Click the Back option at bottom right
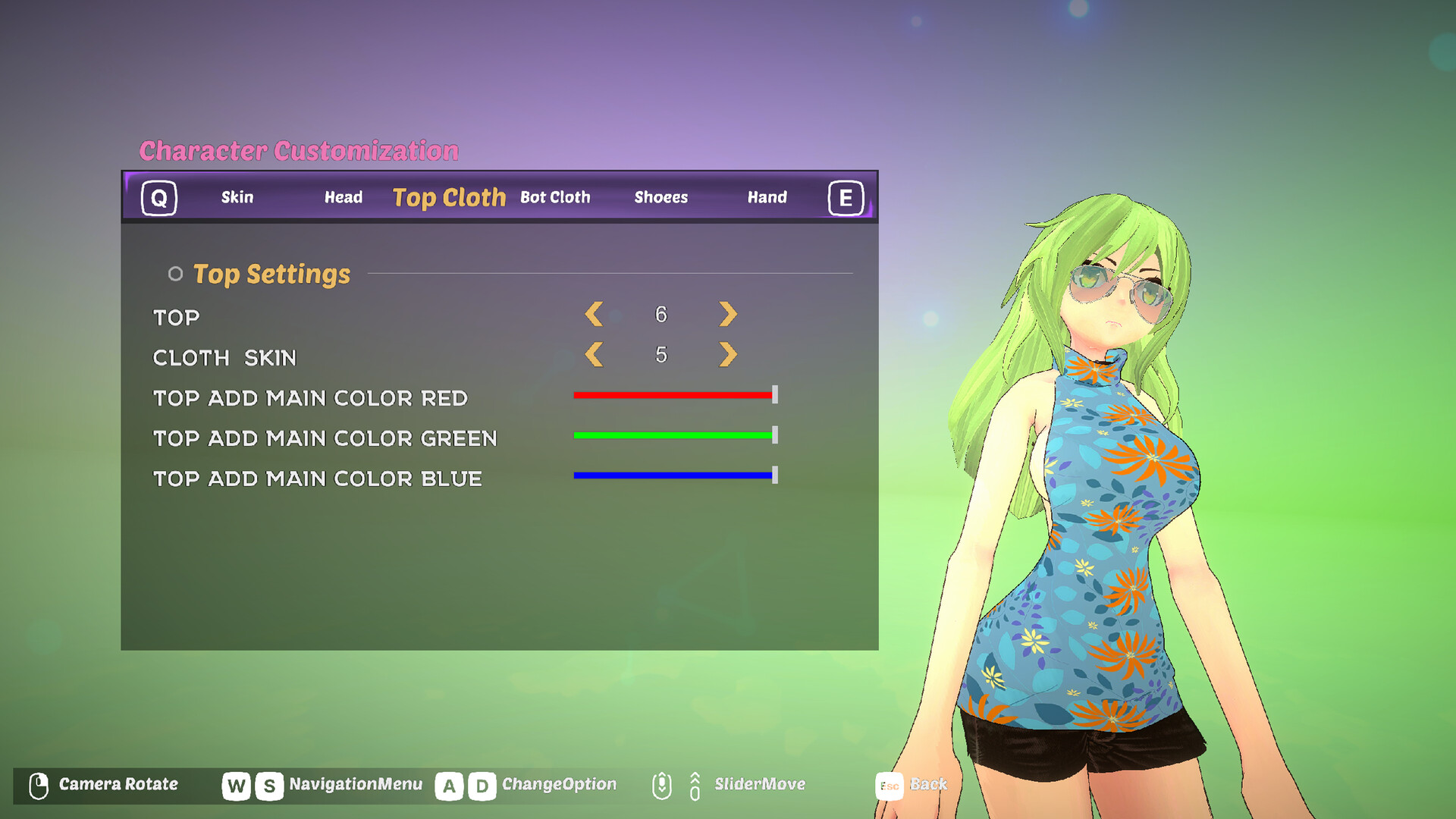This screenshot has height=819, width=1456. pyautogui.click(x=927, y=785)
